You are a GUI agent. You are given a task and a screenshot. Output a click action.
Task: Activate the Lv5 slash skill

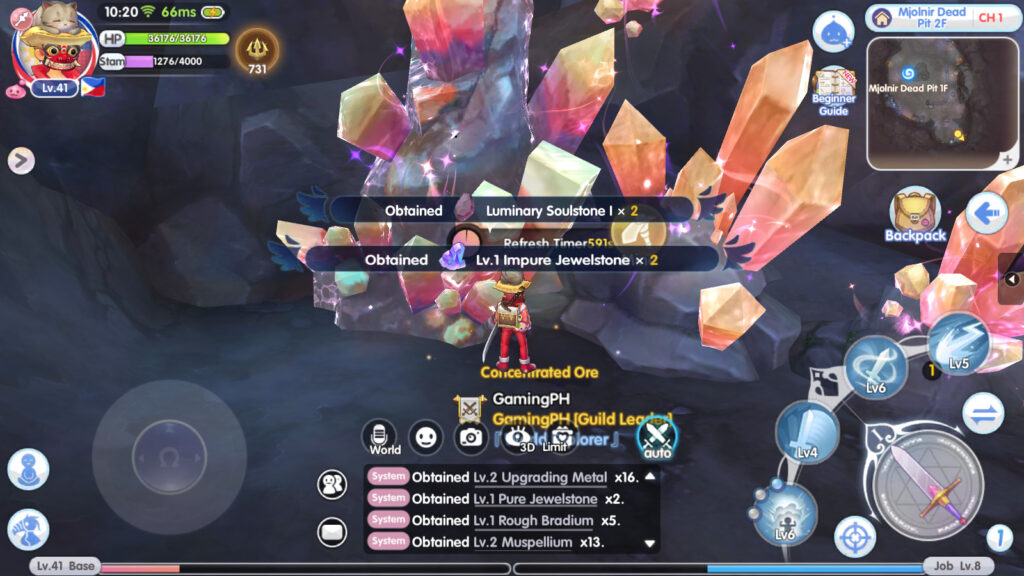point(958,345)
